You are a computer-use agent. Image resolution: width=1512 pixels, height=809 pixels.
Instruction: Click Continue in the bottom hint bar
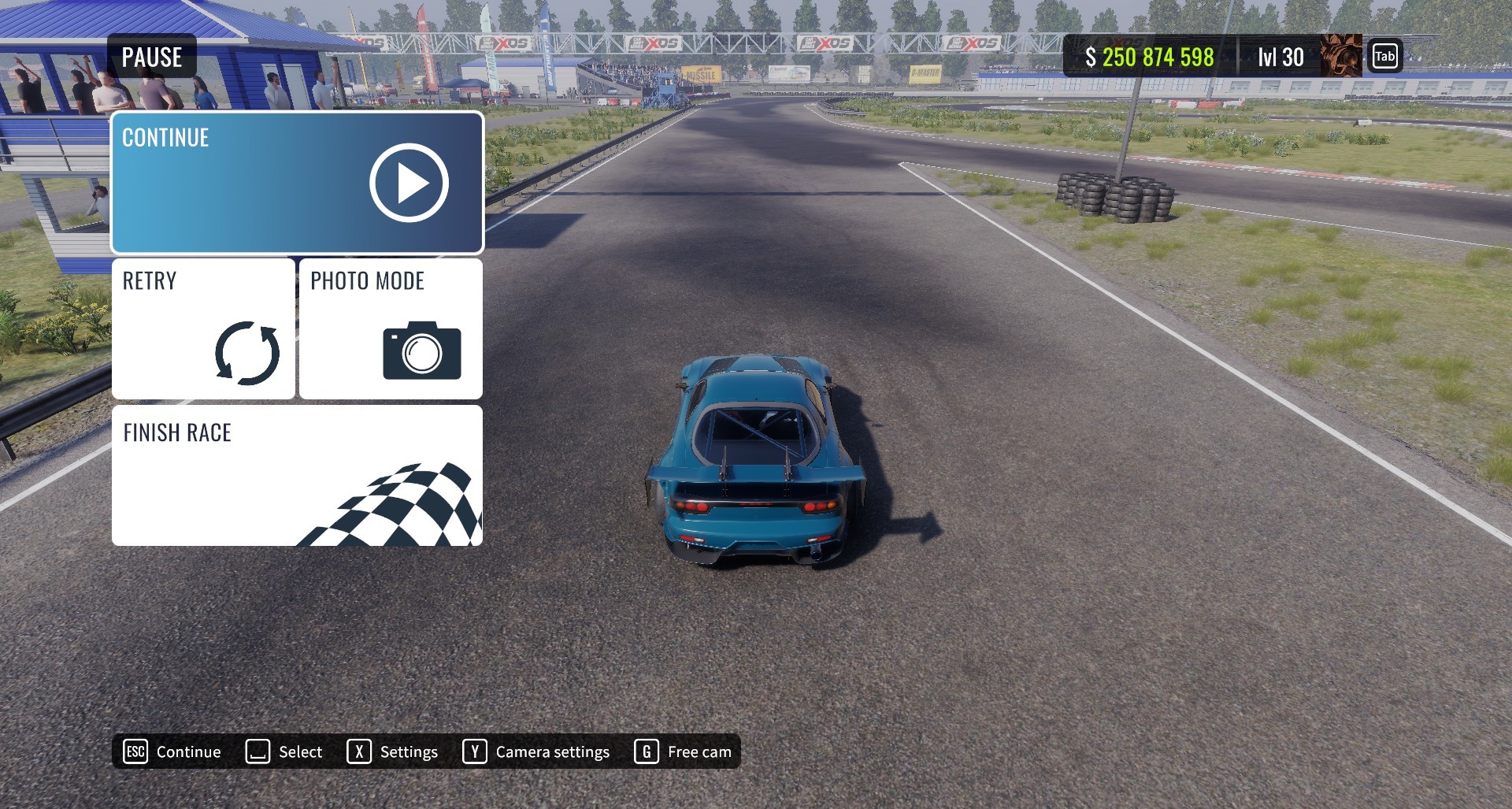click(172, 751)
